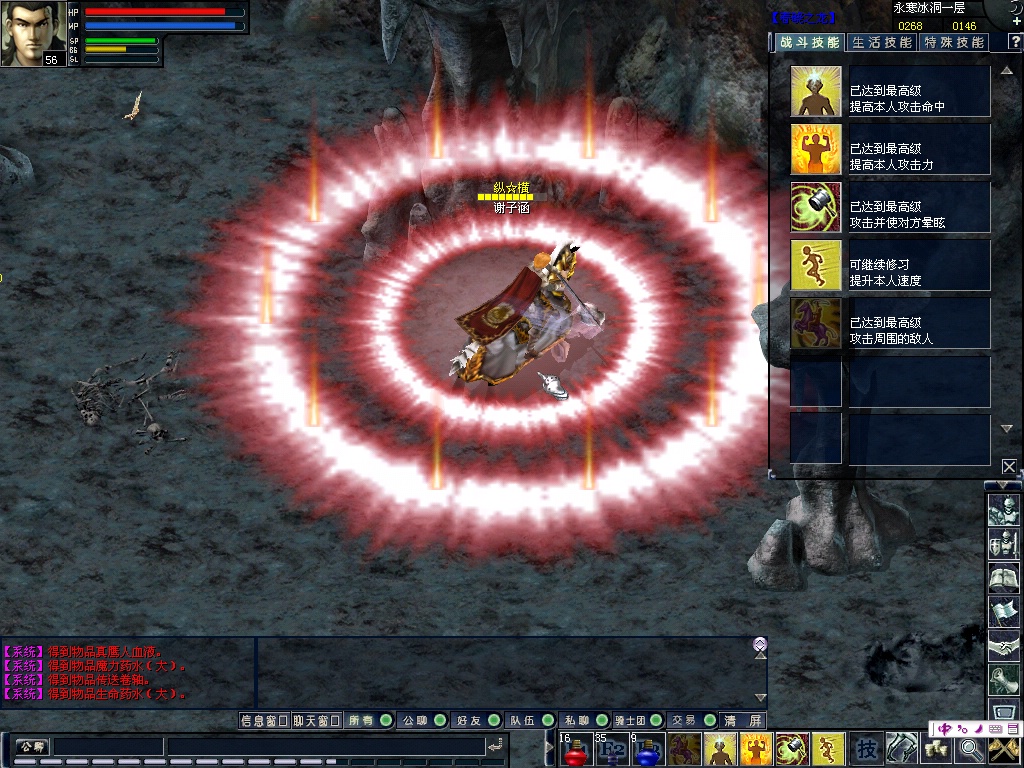This screenshot has width=1024, height=768.
Task: Select the horseman area attack skill
Action: point(816,324)
